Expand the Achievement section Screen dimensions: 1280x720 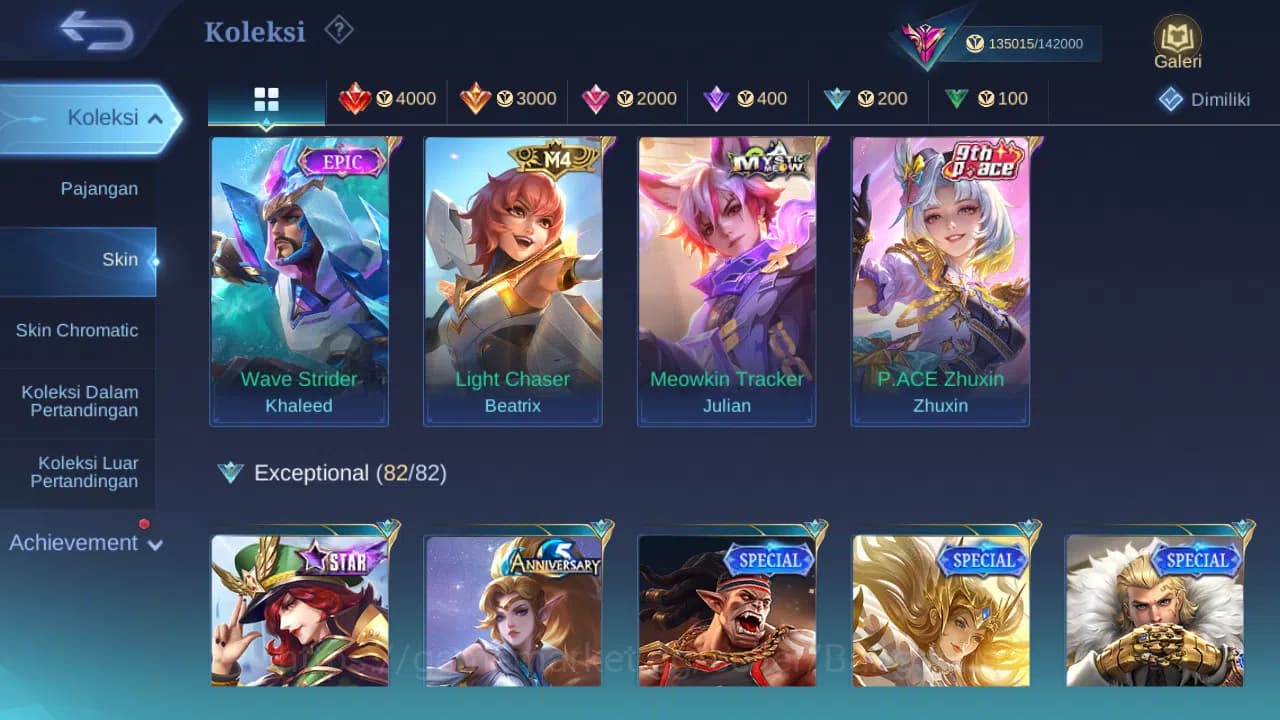pos(85,542)
